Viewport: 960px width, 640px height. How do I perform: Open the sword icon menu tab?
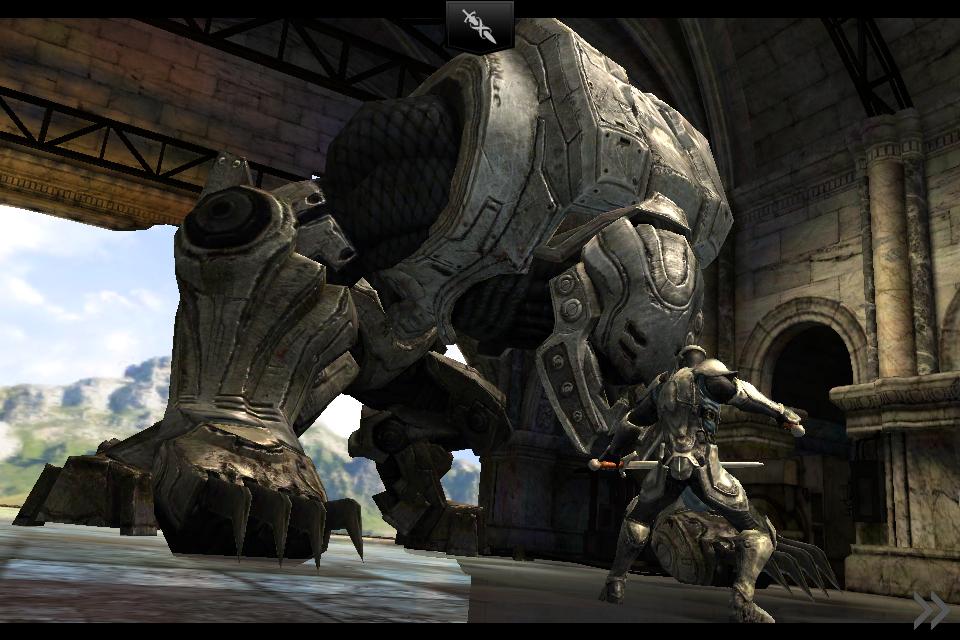pos(480,26)
